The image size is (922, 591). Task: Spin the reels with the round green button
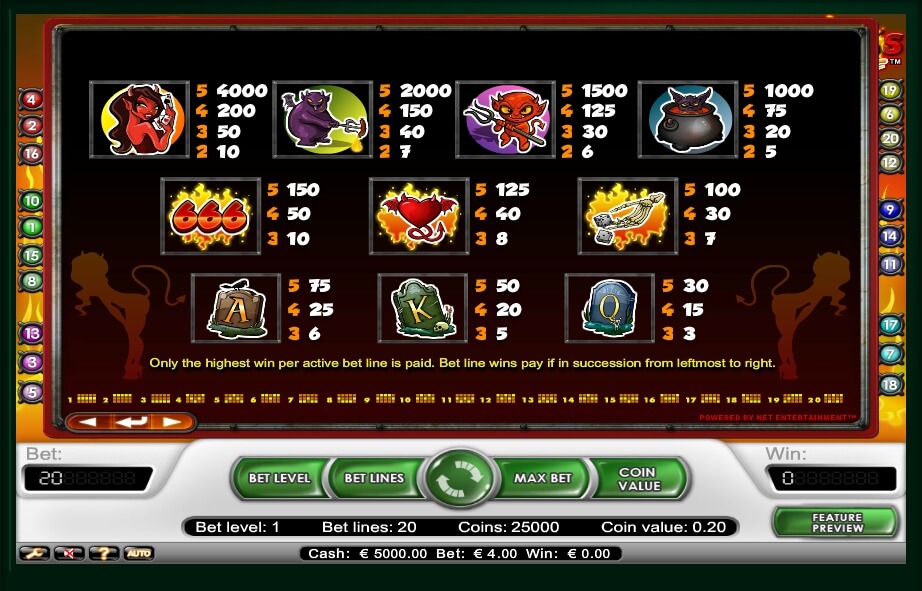coord(460,478)
